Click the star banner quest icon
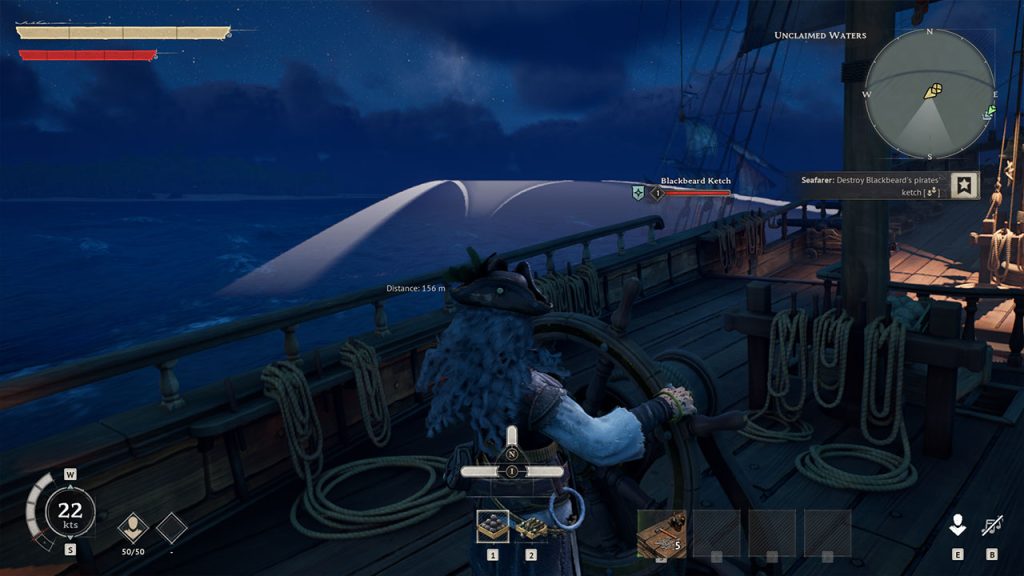The height and width of the screenshot is (576, 1024). (964, 185)
